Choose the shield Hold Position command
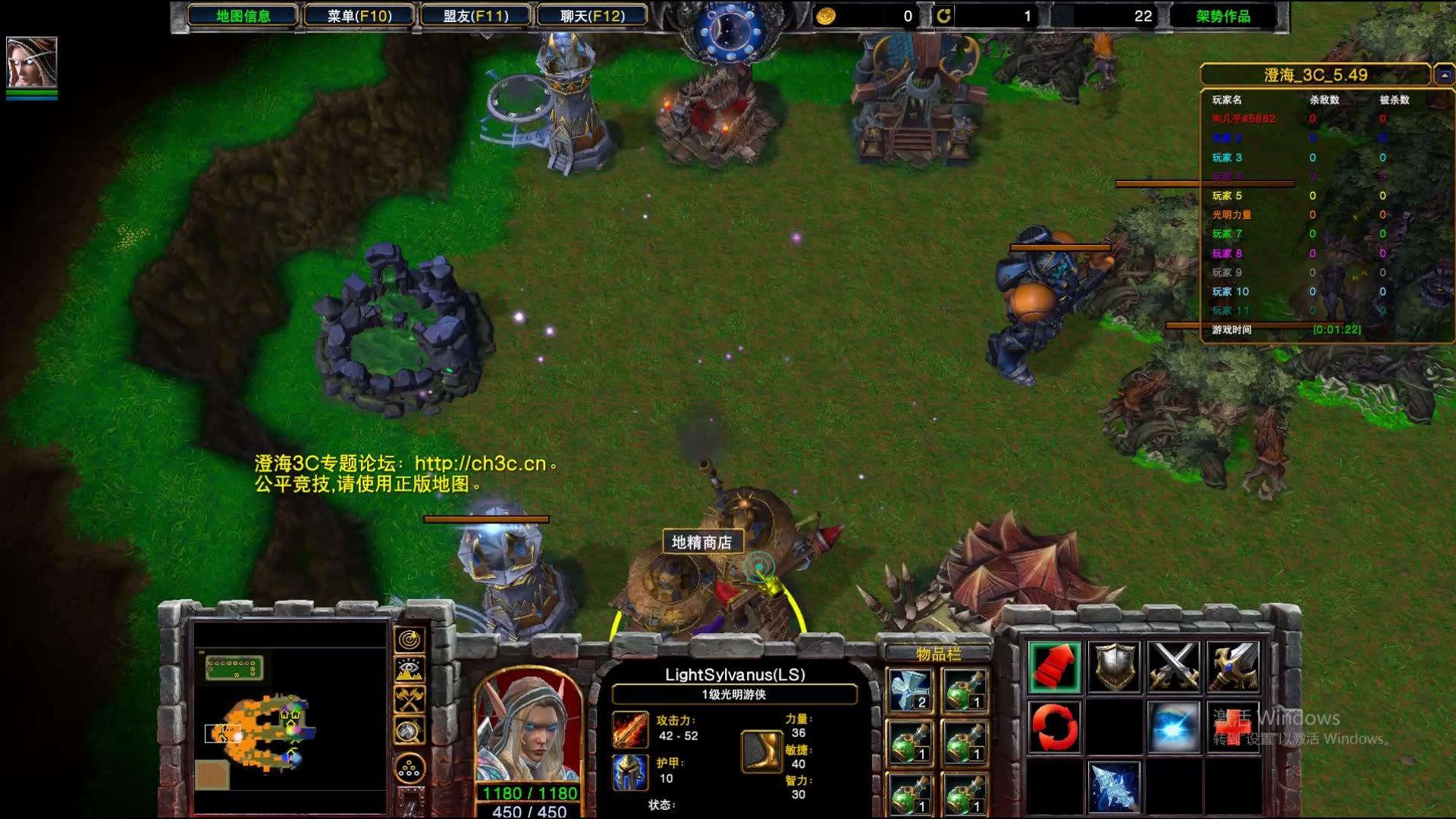Image resolution: width=1456 pixels, height=819 pixels. 1114,667
